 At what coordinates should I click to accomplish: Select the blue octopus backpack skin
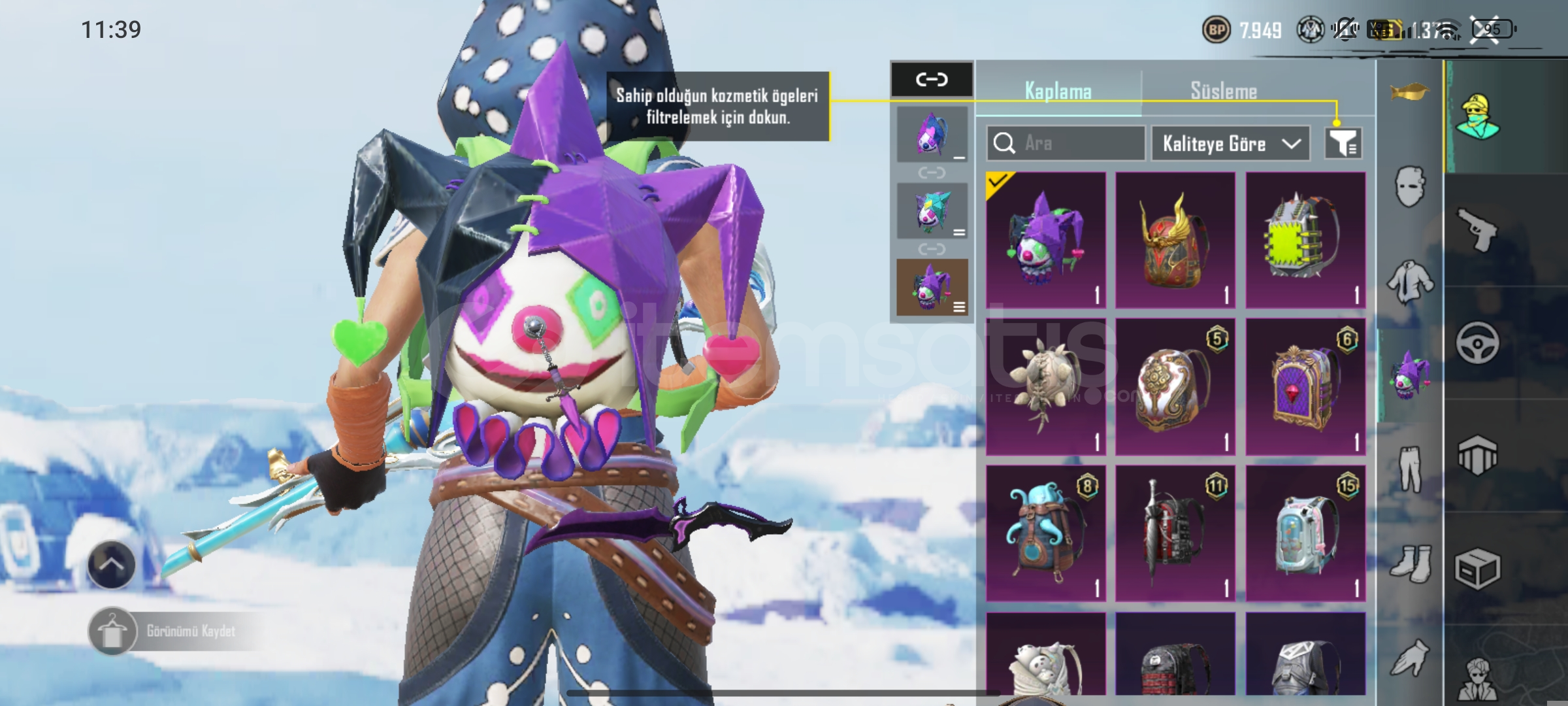click(x=1045, y=533)
